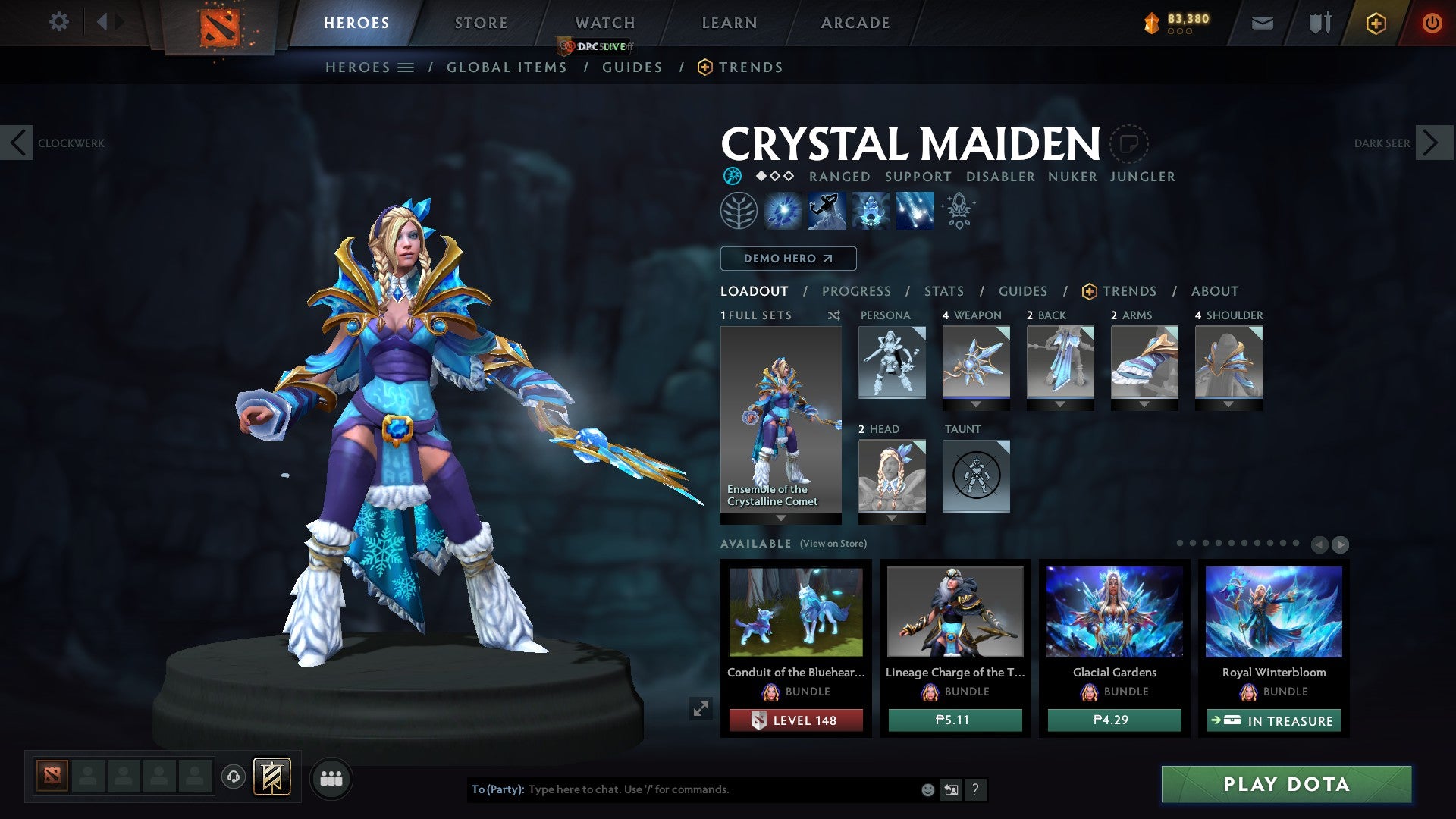This screenshot has height=819, width=1456.
Task: Click the Dota Plus hexagon icon
Action: 1376,23
